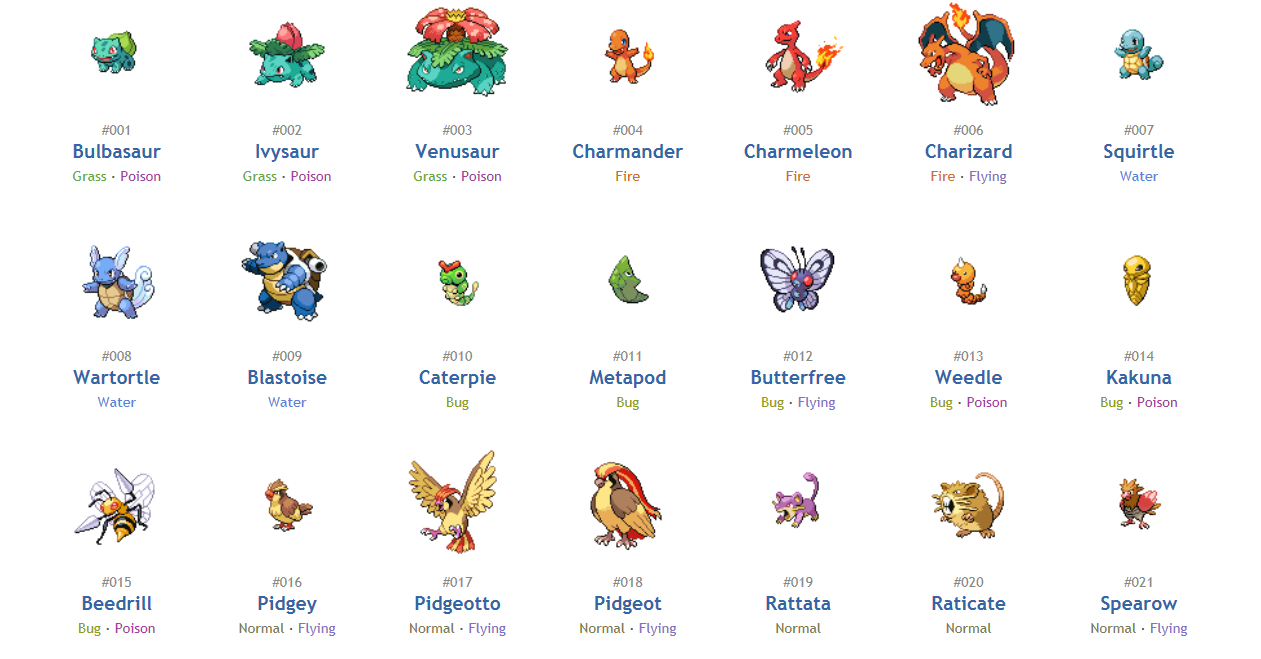The image size is (1261, 659).
Task: Click the Flying type under Charizard
Action: point(987,177)
